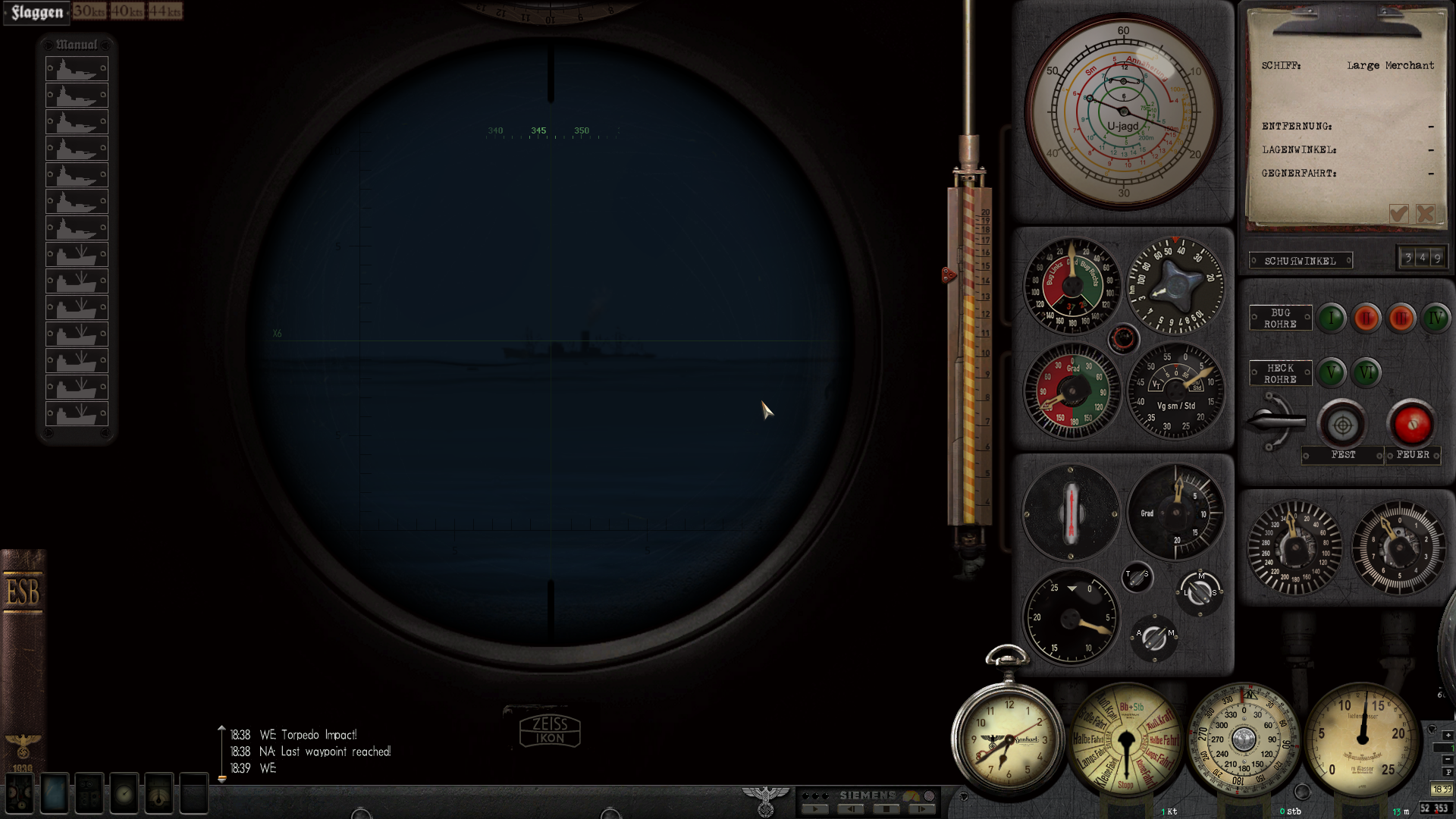
Task: Toggle torpedo tube III open
Action: tap(1401, 318)
